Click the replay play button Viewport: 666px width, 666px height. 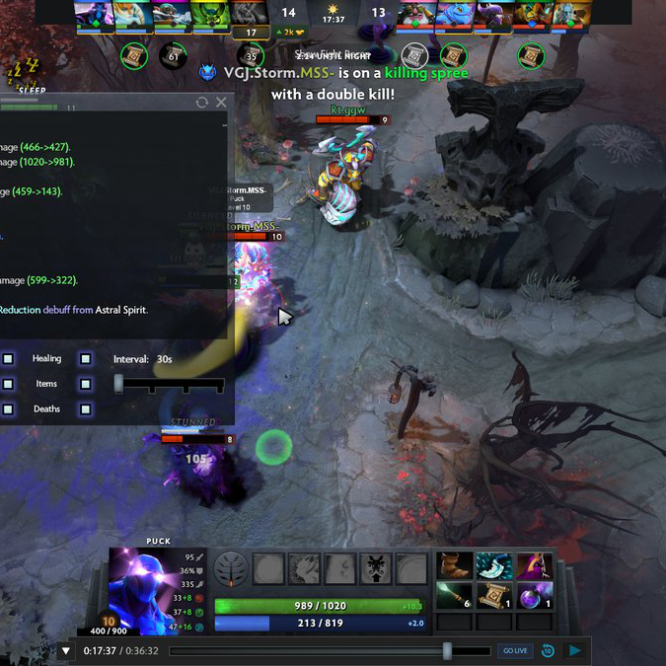tap(576, 651)
